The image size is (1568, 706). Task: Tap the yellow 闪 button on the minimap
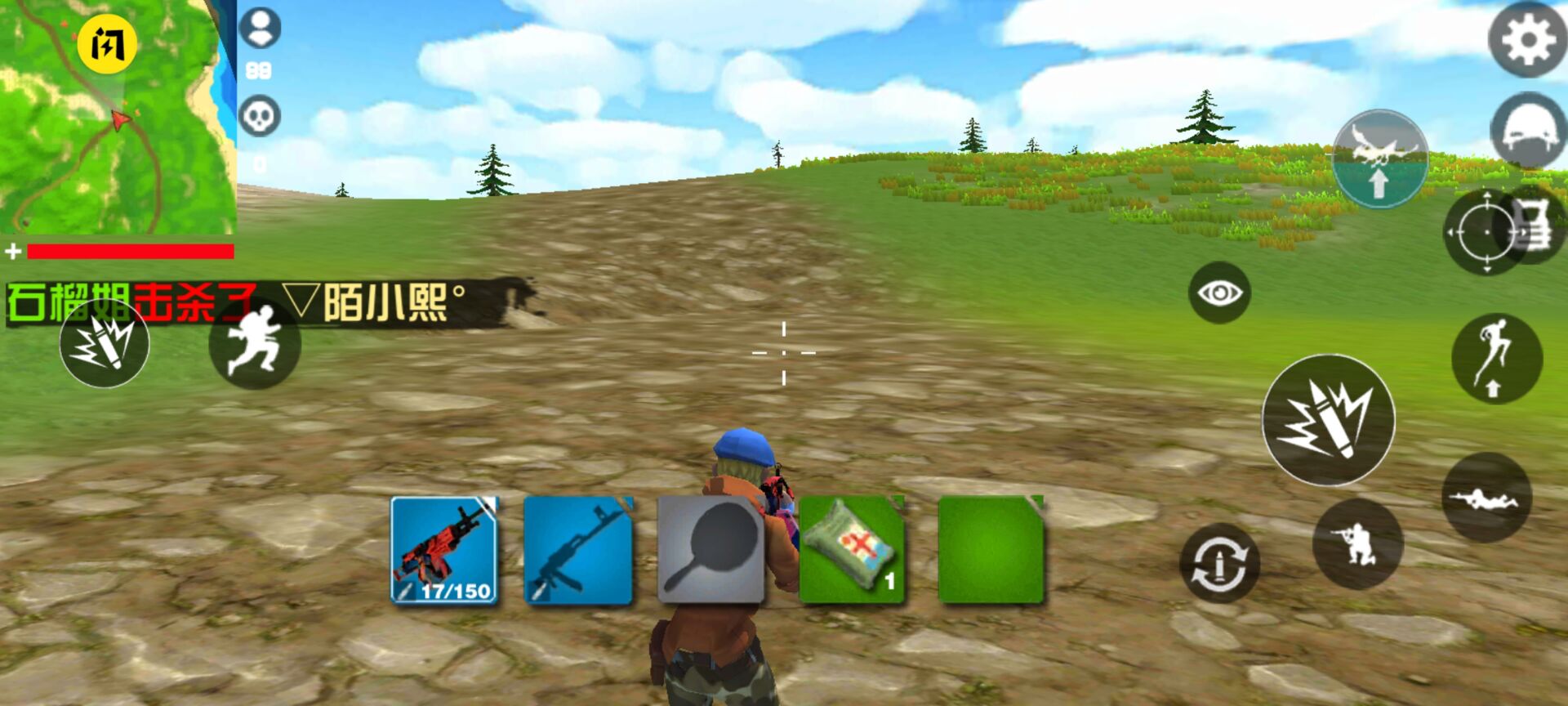point(107,44)
